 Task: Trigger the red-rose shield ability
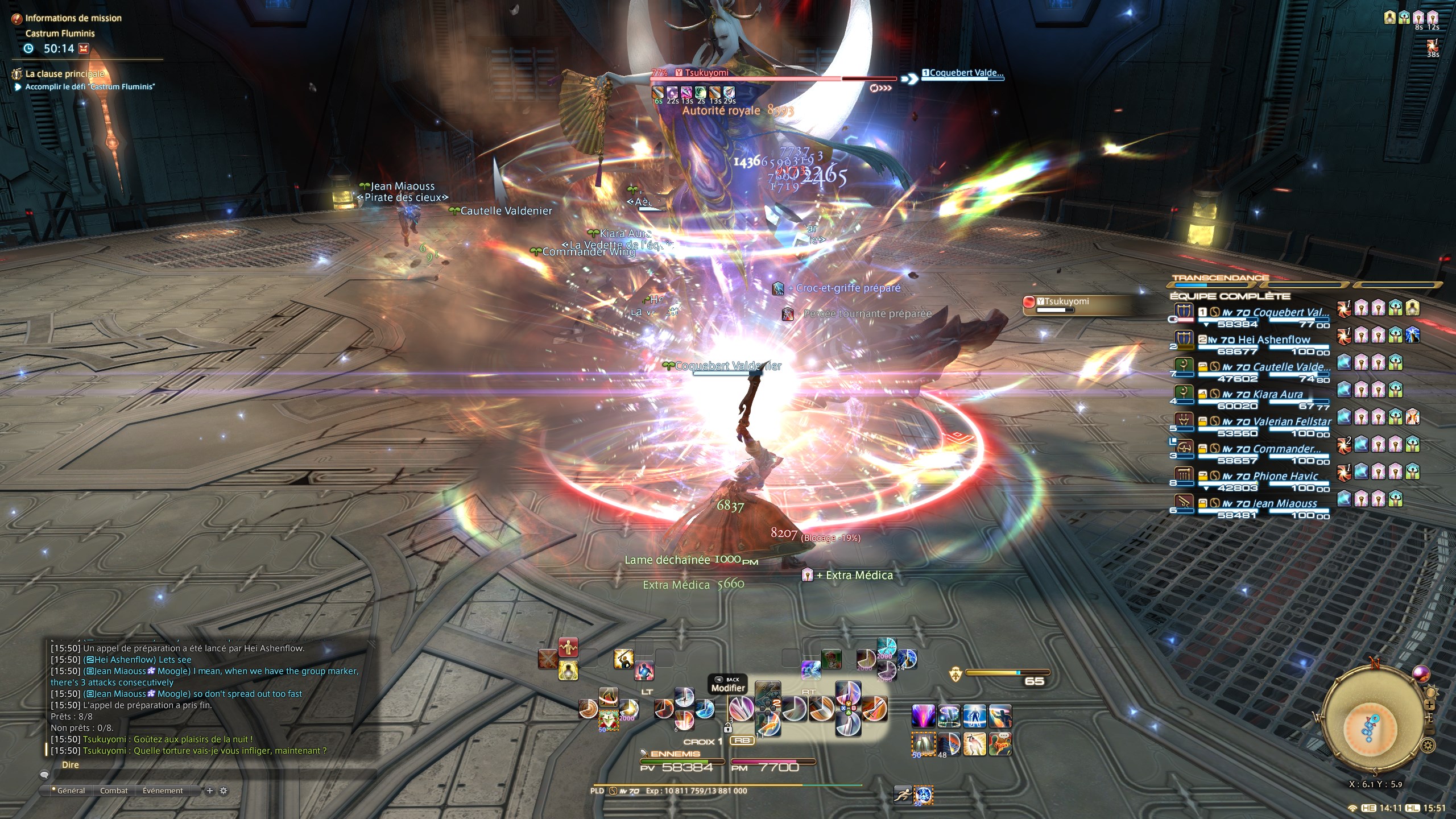coord(608,719)
